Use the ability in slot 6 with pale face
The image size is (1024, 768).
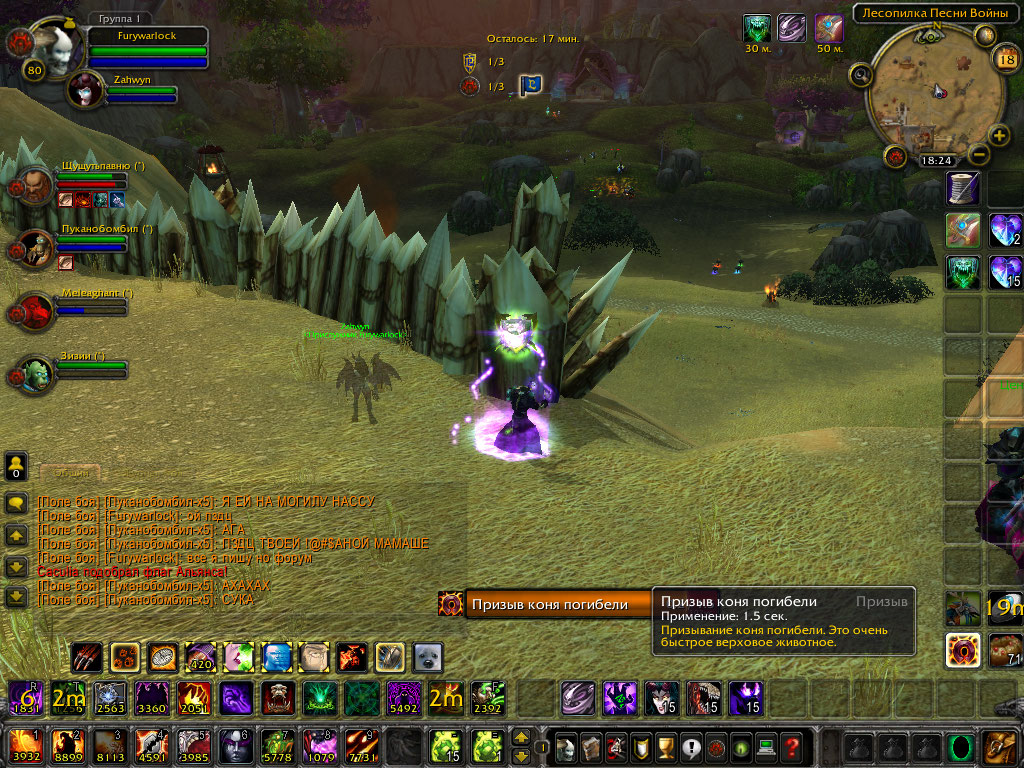[235, 746]
